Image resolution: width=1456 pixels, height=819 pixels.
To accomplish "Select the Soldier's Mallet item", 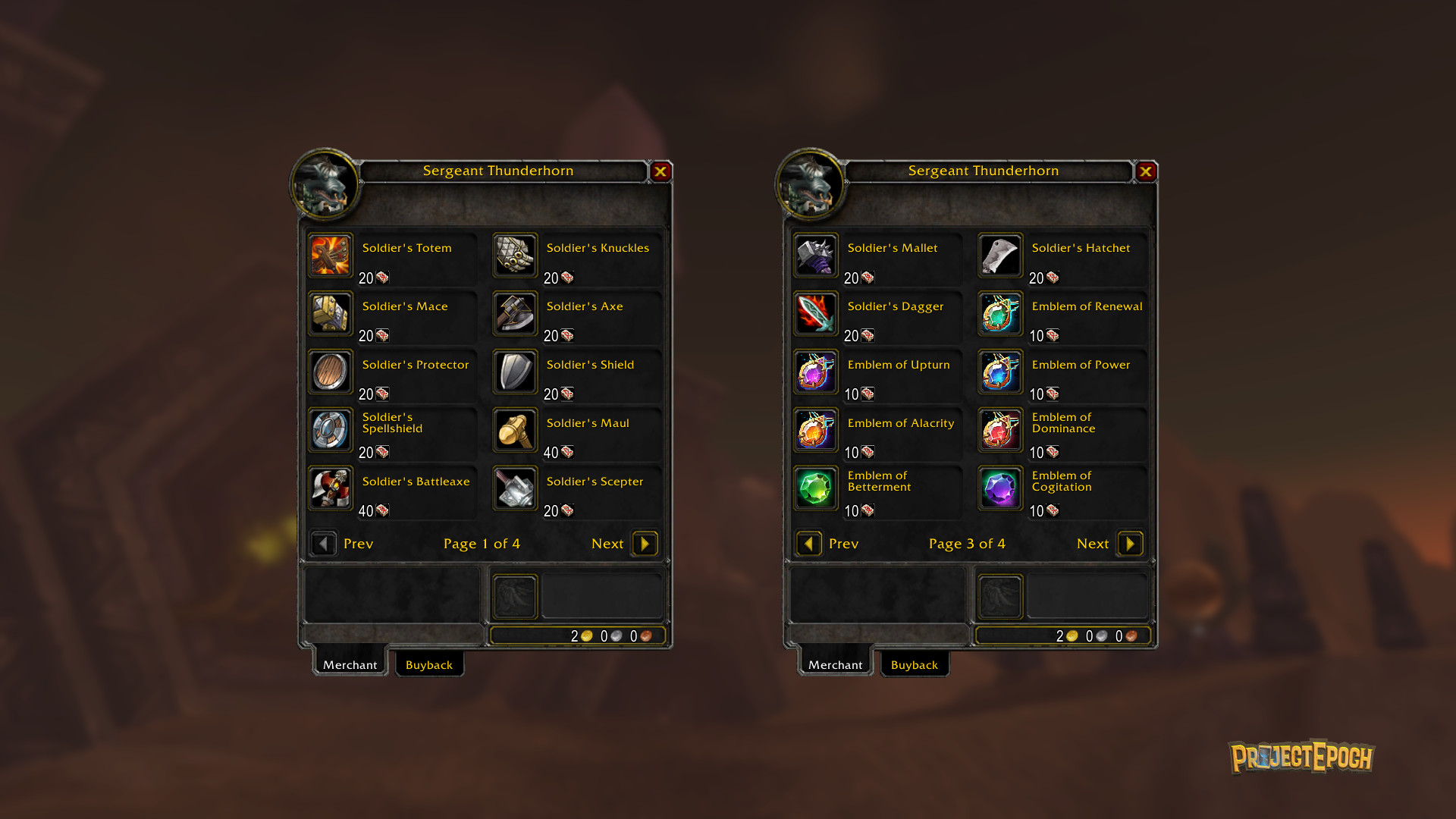I will [816, 255].
